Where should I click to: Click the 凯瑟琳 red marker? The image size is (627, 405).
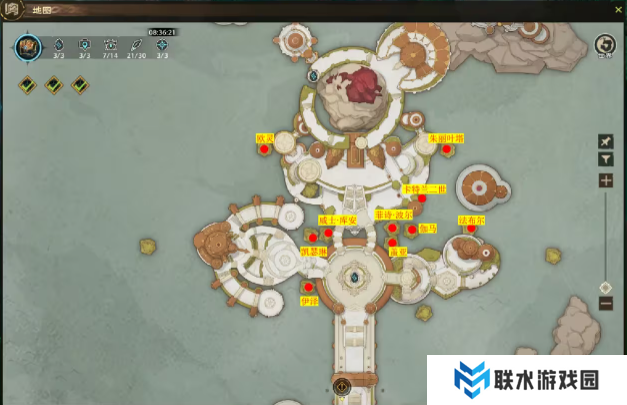click(x=313, y=238)
